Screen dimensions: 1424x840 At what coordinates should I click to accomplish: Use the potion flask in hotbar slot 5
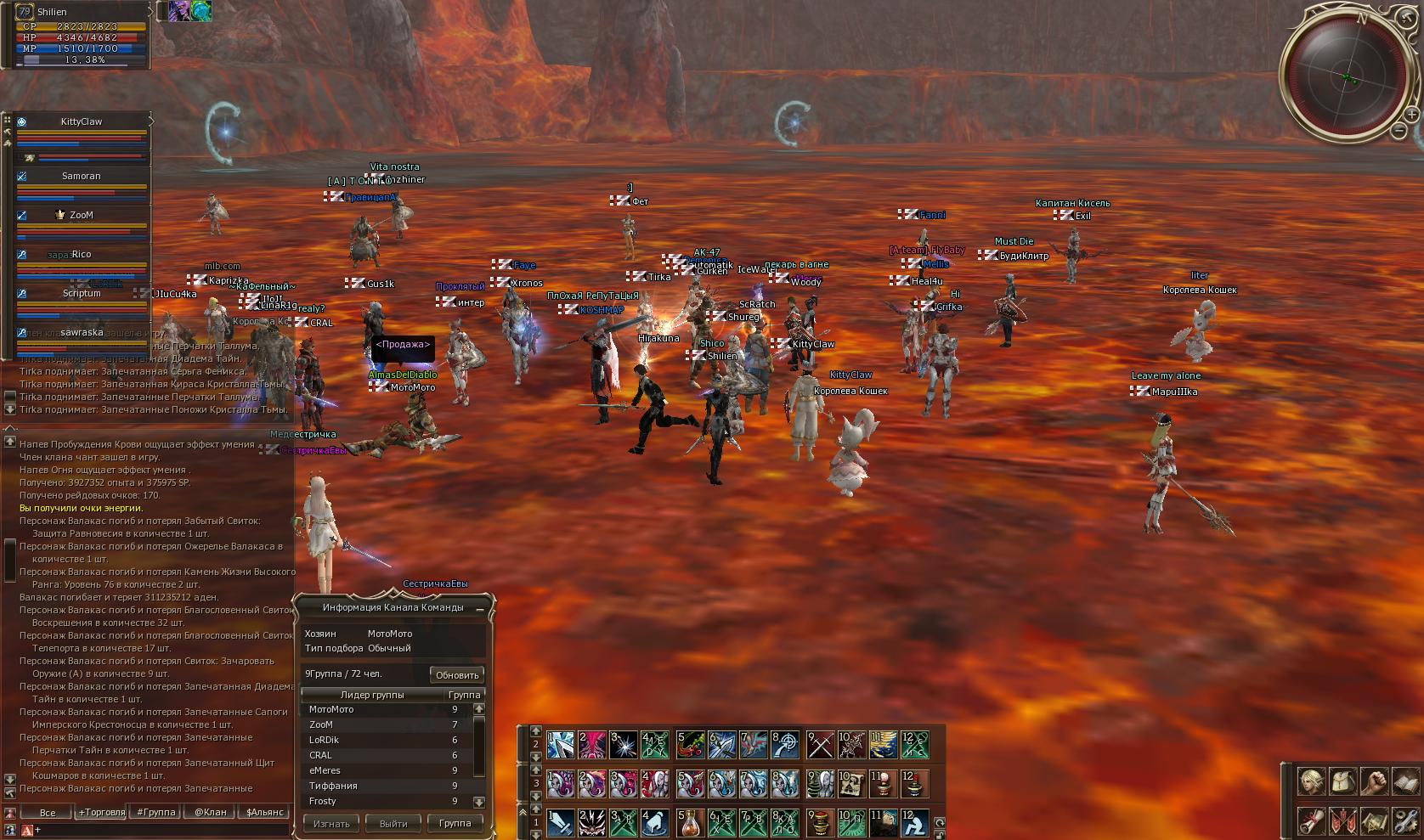click(691, 822)
